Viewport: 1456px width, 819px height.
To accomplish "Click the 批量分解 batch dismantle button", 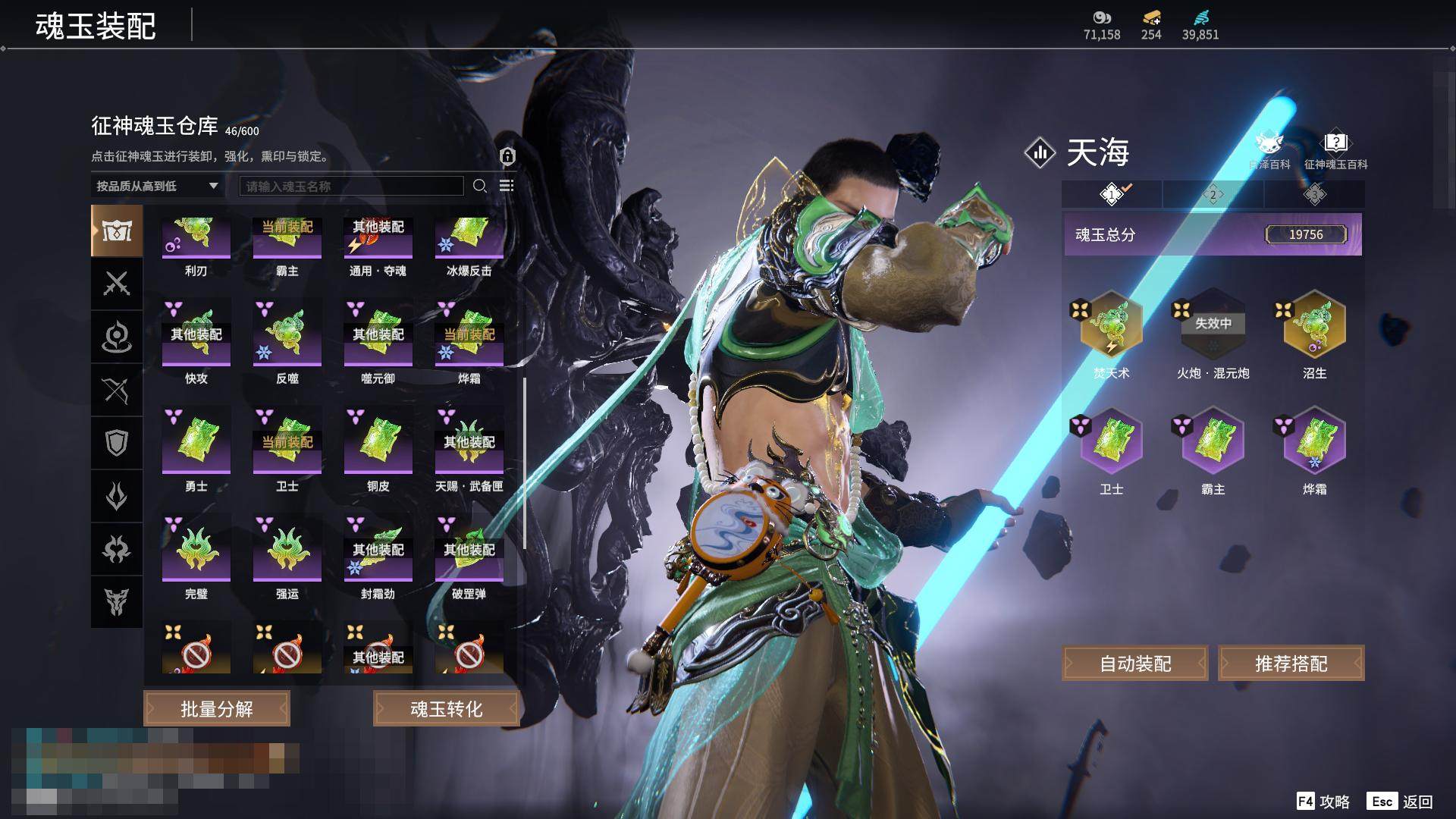I will pyautogui.click(x=217, y=709).
